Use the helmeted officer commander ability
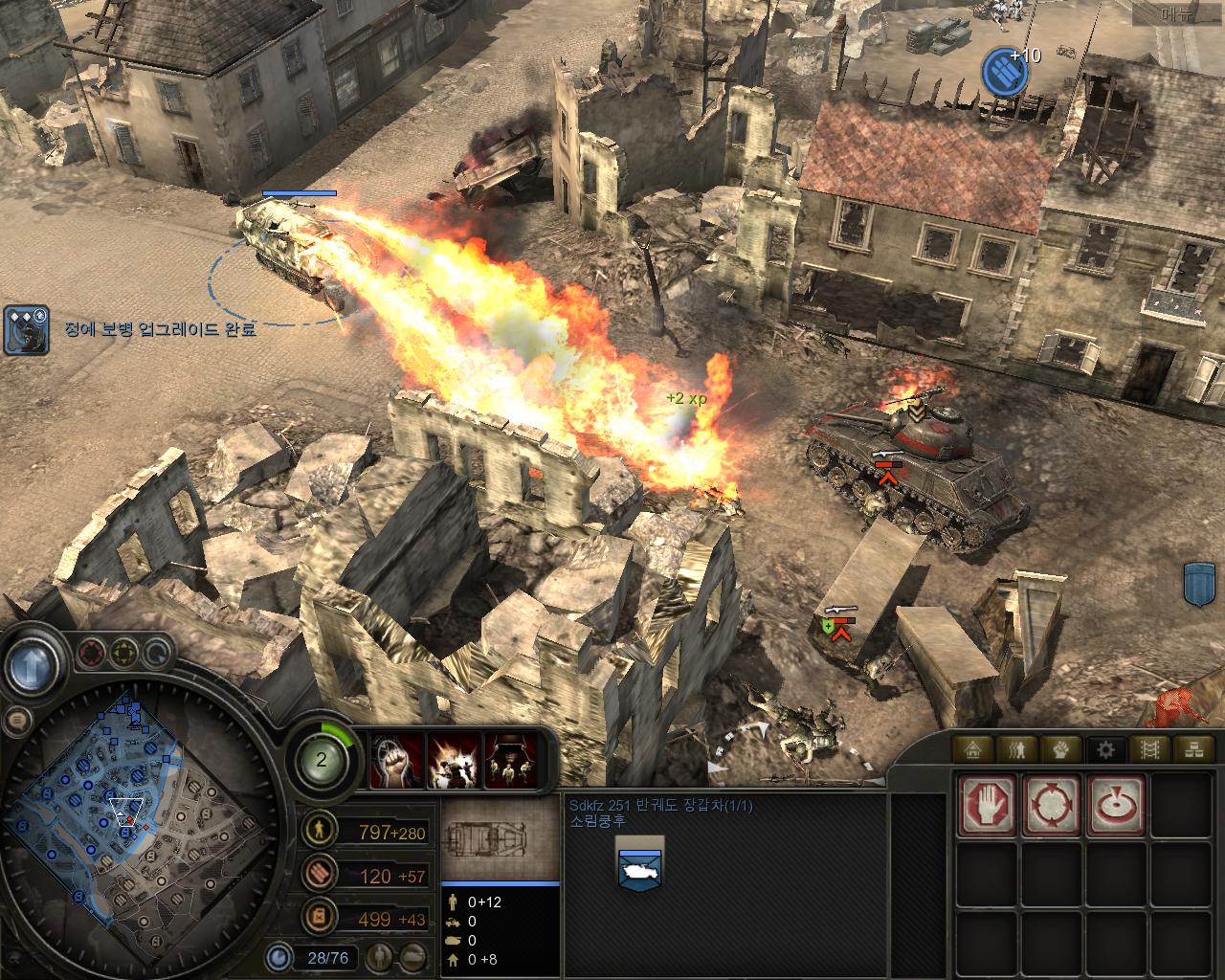1225x980 pixels. point(510,762)
